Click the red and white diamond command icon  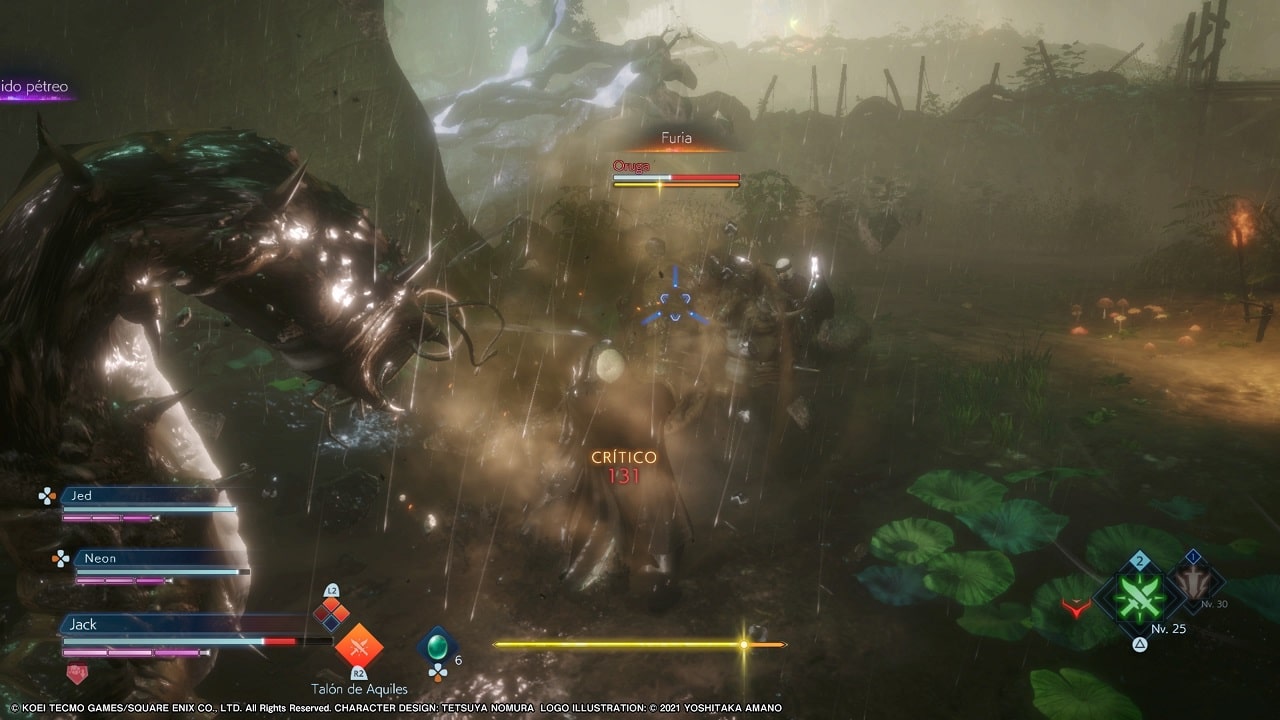pyautogui.click(x=332, y=612)
